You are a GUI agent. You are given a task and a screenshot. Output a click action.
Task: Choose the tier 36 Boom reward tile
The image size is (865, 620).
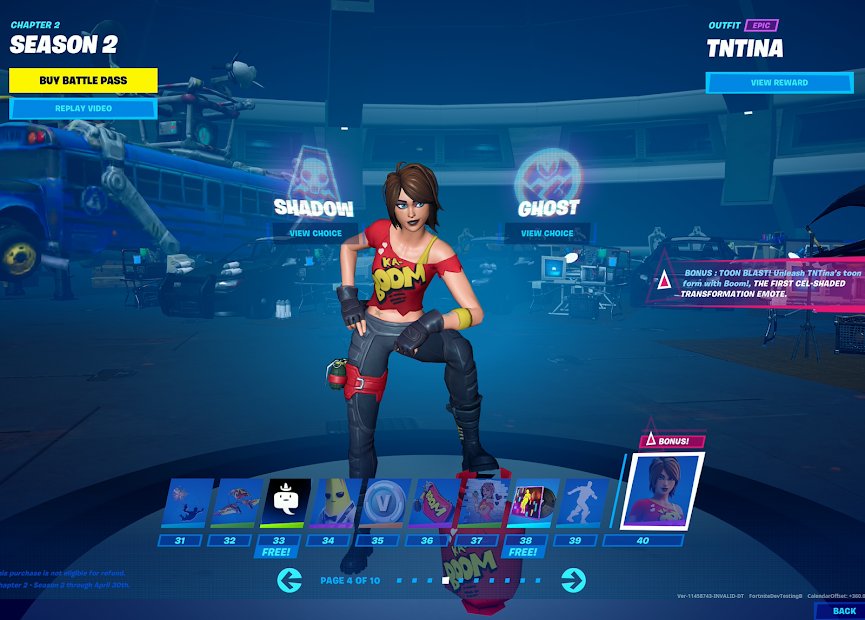tap(434, 503)
